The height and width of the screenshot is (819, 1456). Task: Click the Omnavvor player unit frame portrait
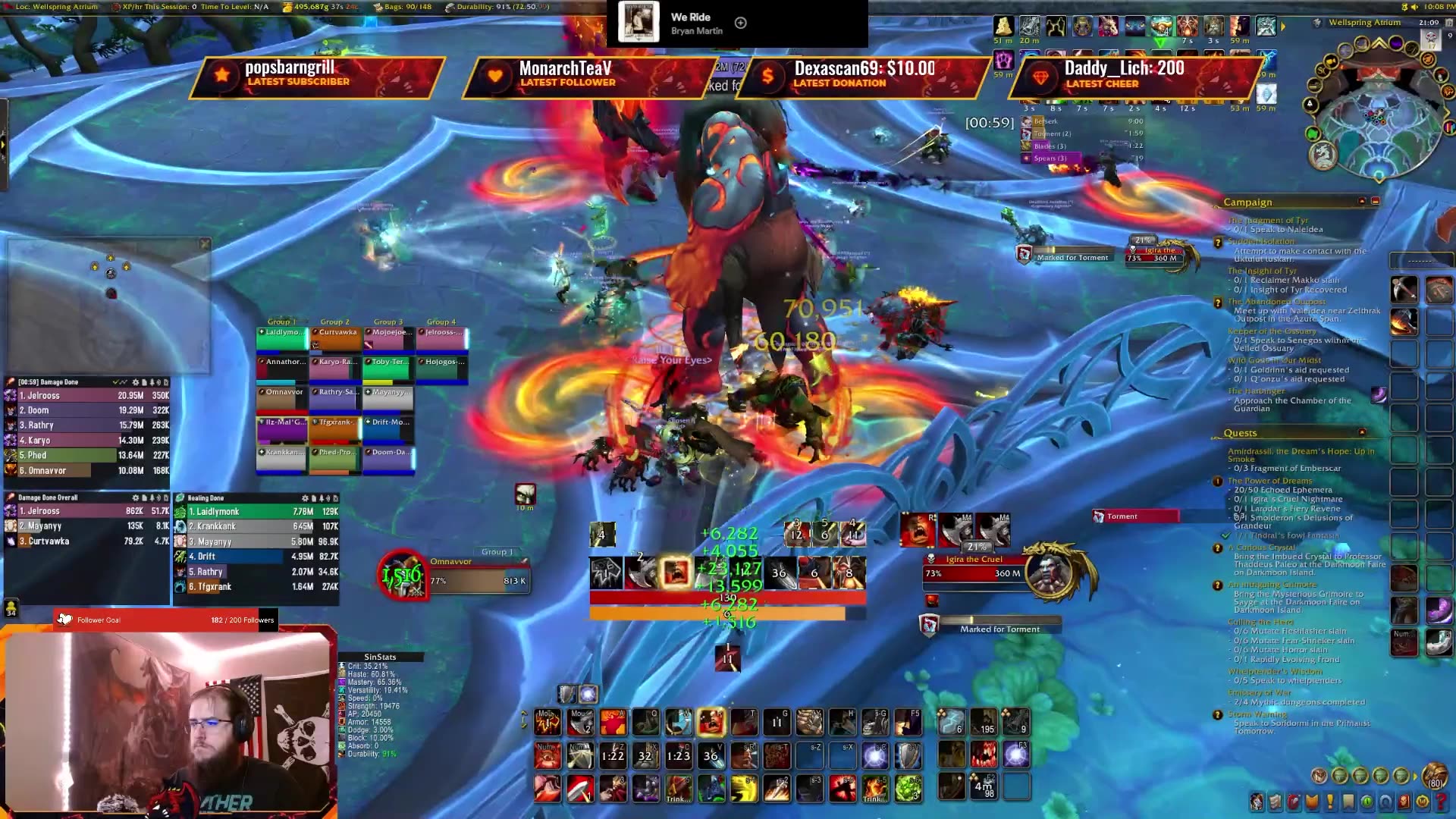coord(402,575)
